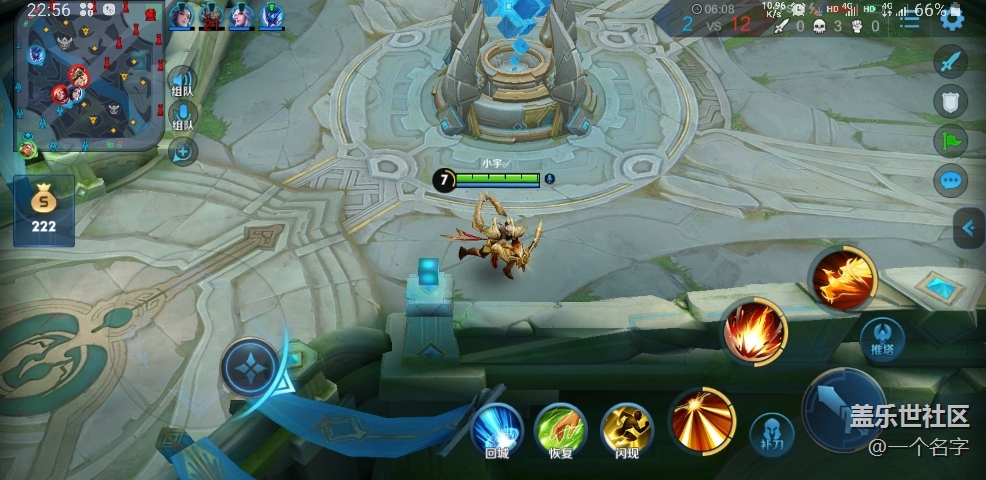
Task: Open the quick chat bubble
Action: (951, 180)
